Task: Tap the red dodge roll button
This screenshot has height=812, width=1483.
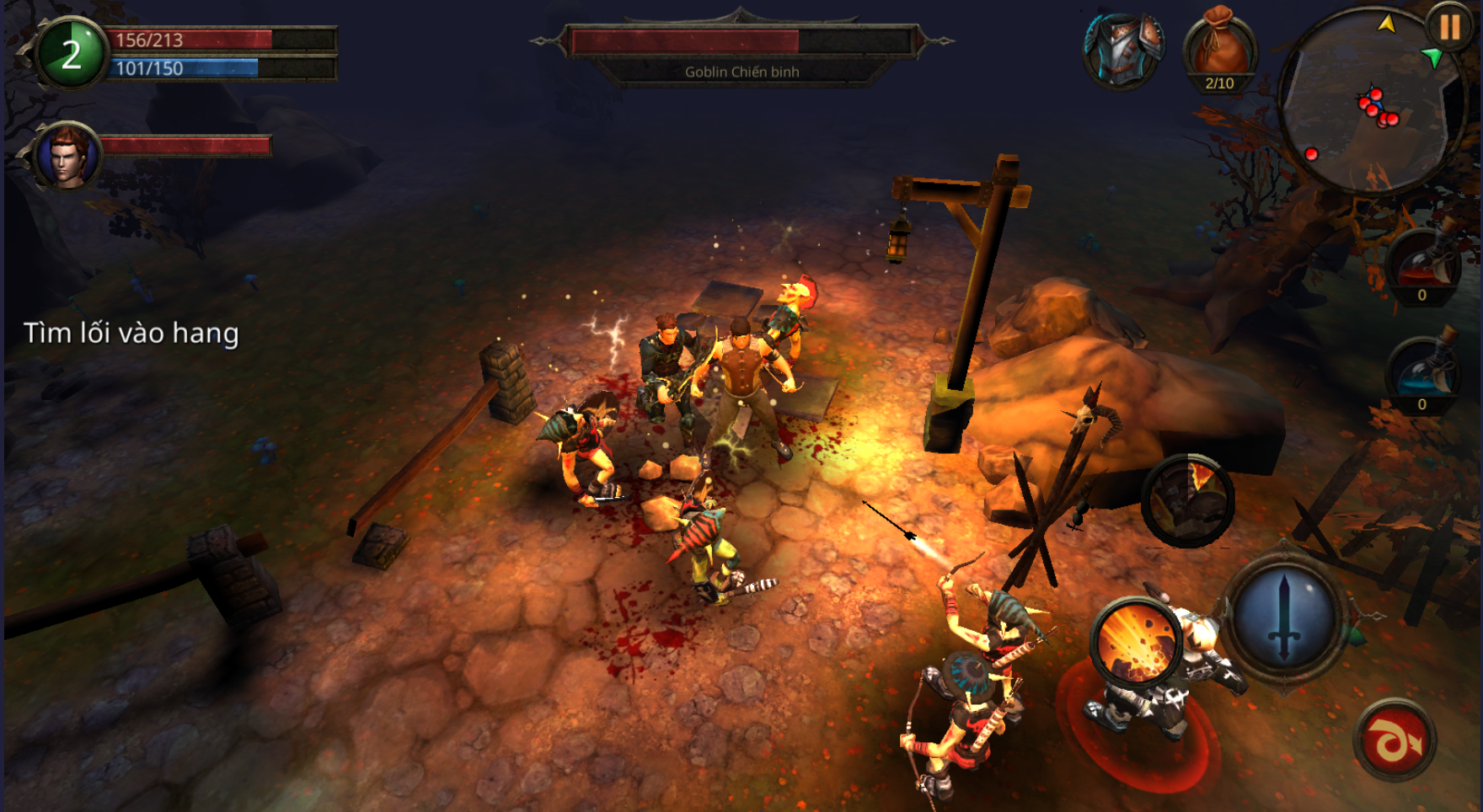Action: tap(1394, 740)
